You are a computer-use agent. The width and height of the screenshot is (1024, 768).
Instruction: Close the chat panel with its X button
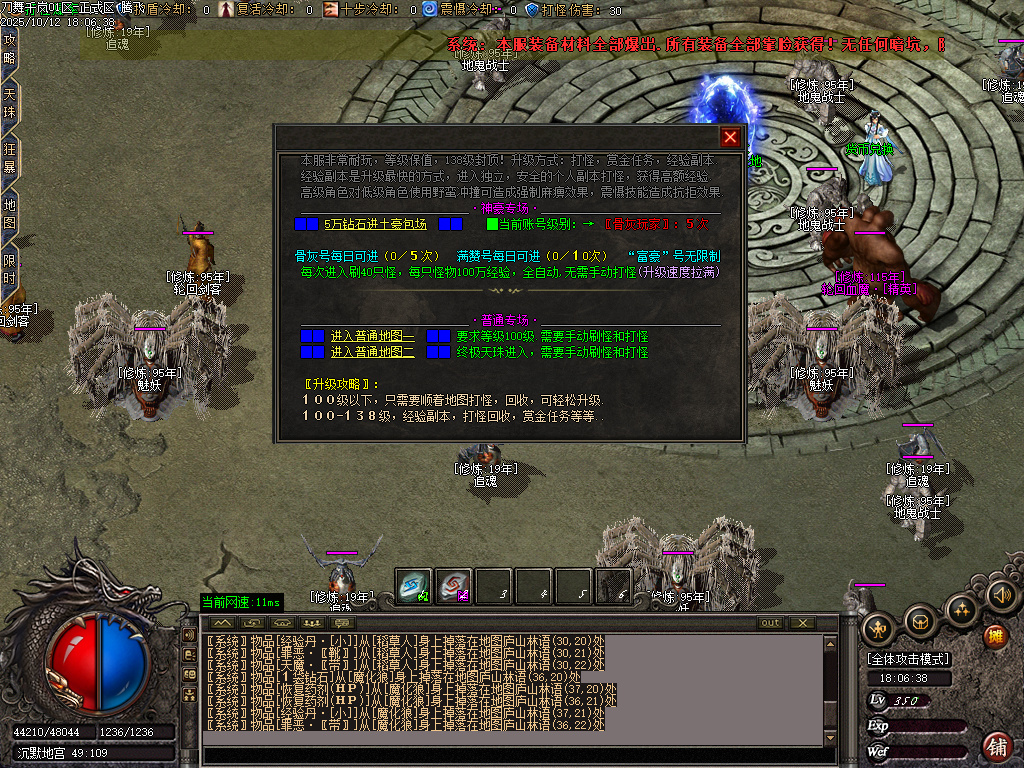pos(802,623)
